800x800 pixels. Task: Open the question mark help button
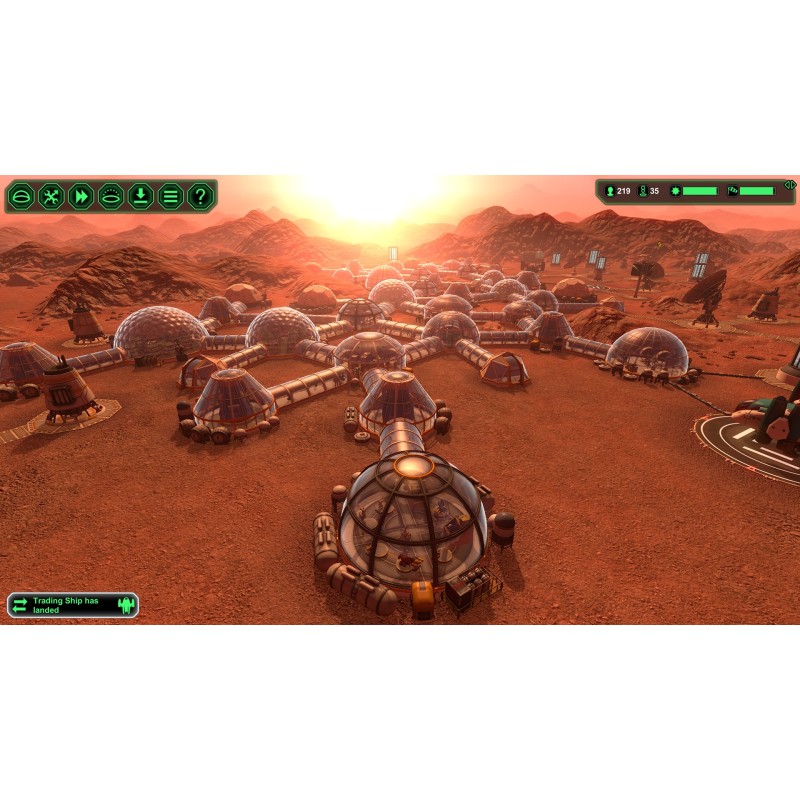201,196
